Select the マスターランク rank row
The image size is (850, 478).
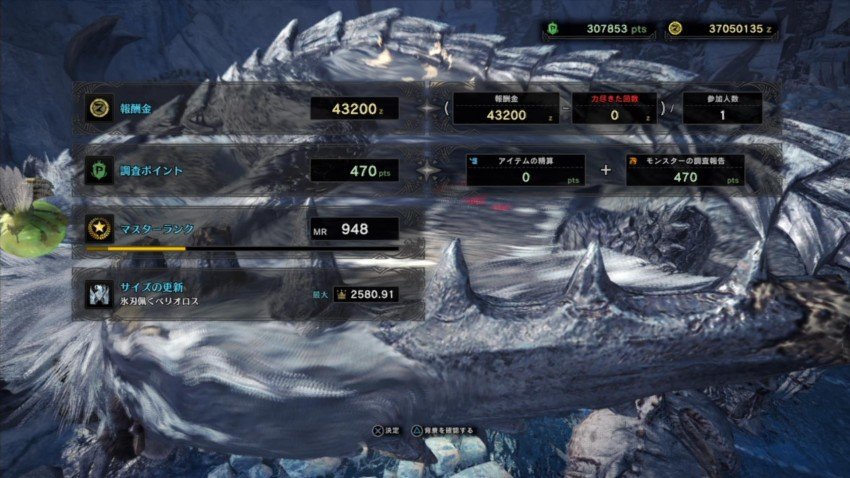point(245,229)
